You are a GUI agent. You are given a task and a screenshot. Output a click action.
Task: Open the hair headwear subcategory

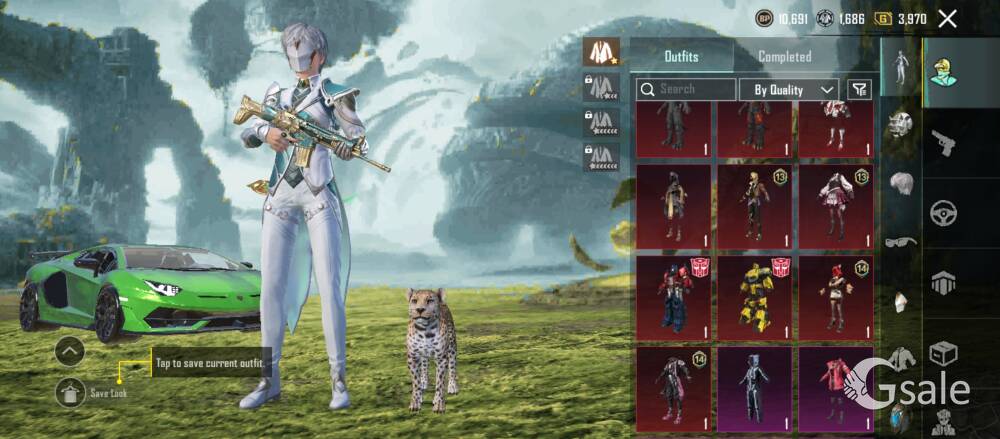901,185
